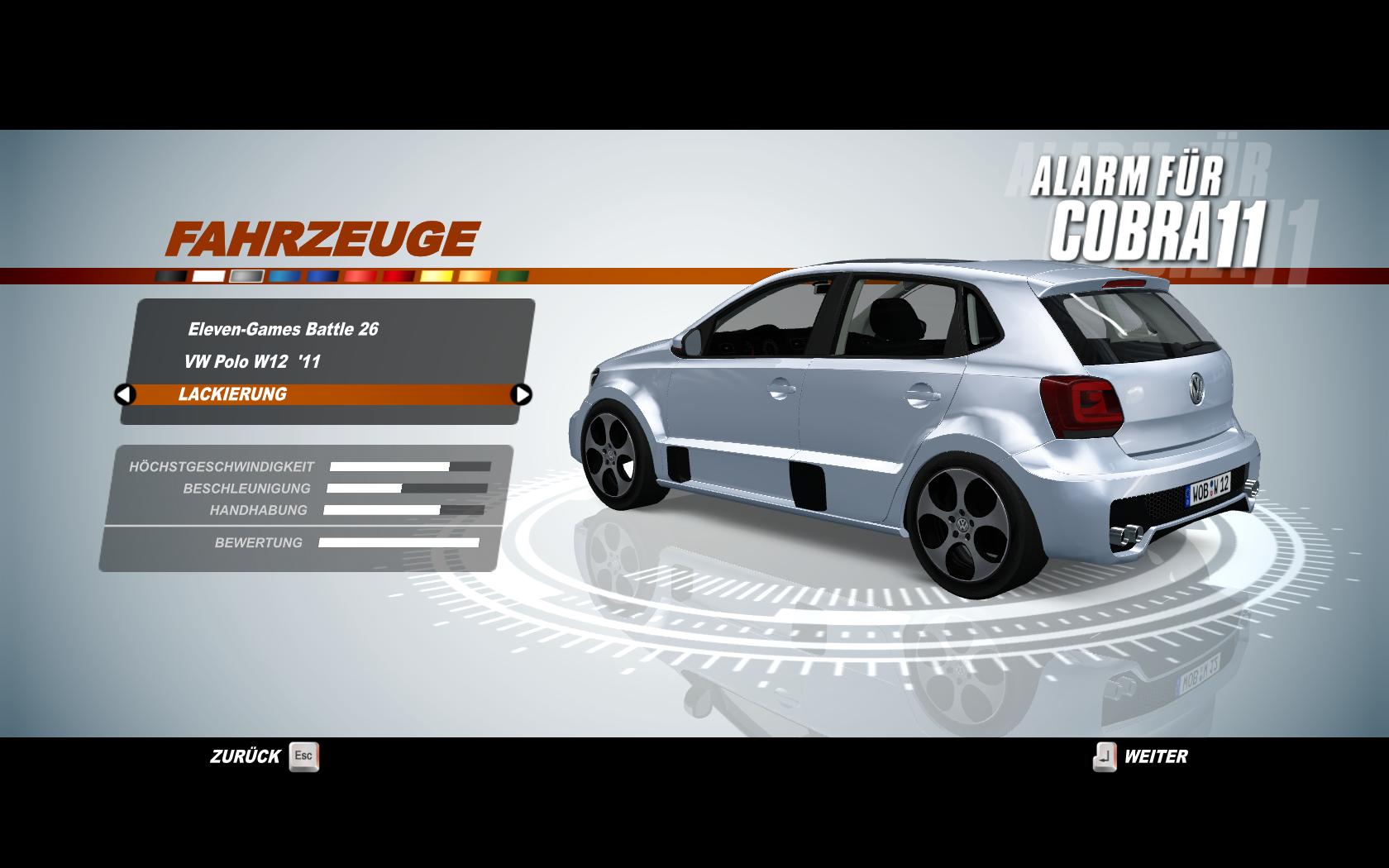Pick the silver gray paint swatch
Screen dimensions: 1389x868
(247, 276)
